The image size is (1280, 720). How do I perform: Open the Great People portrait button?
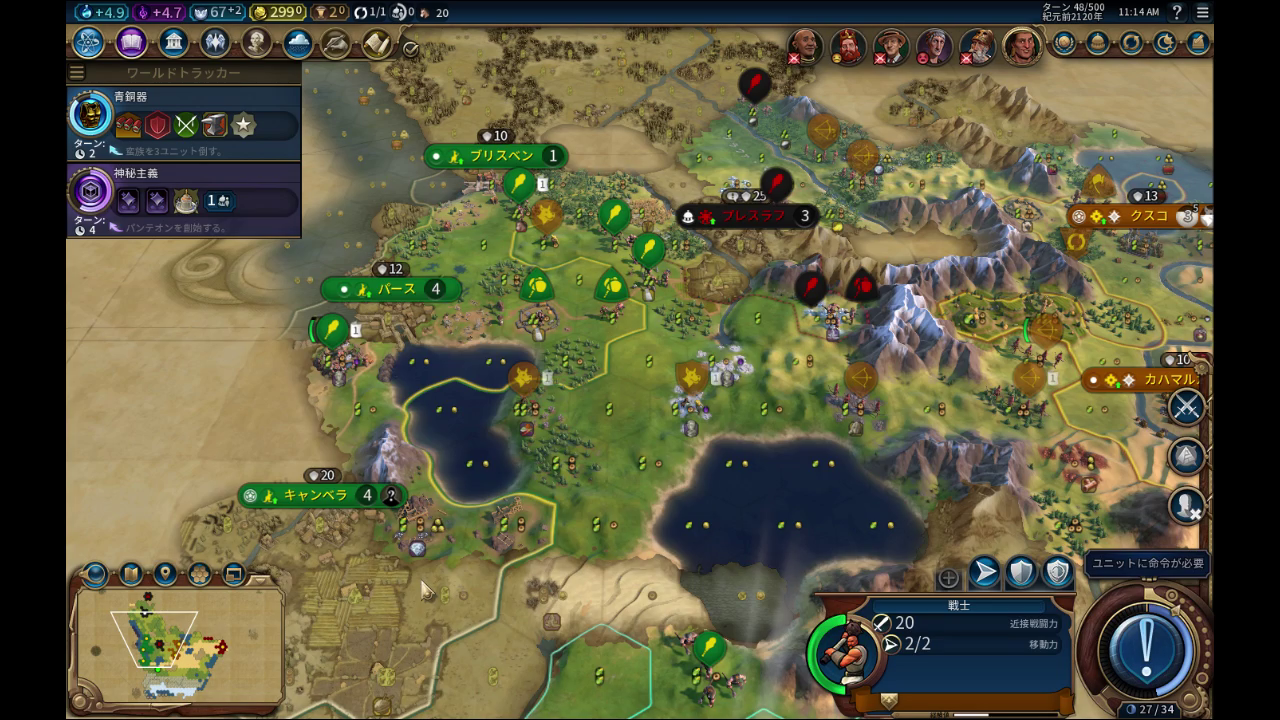(x=256, y=43)
